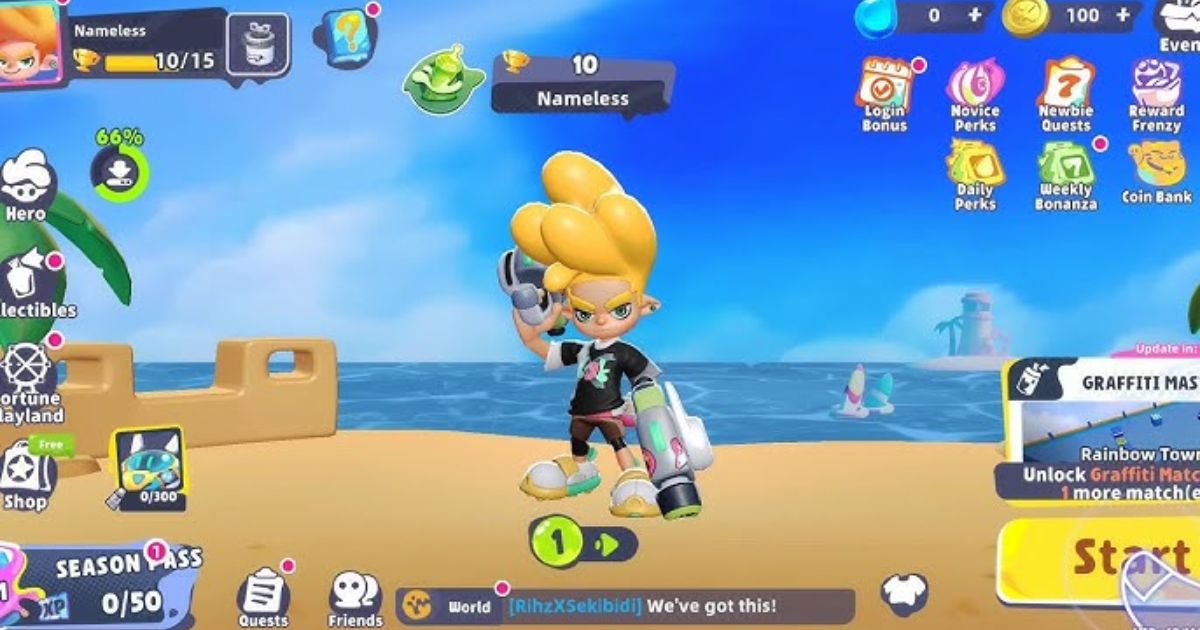The width and height of the screenshot is (1200, 630).
Task: Click the player avatar portrait
Action: [30, 42]
